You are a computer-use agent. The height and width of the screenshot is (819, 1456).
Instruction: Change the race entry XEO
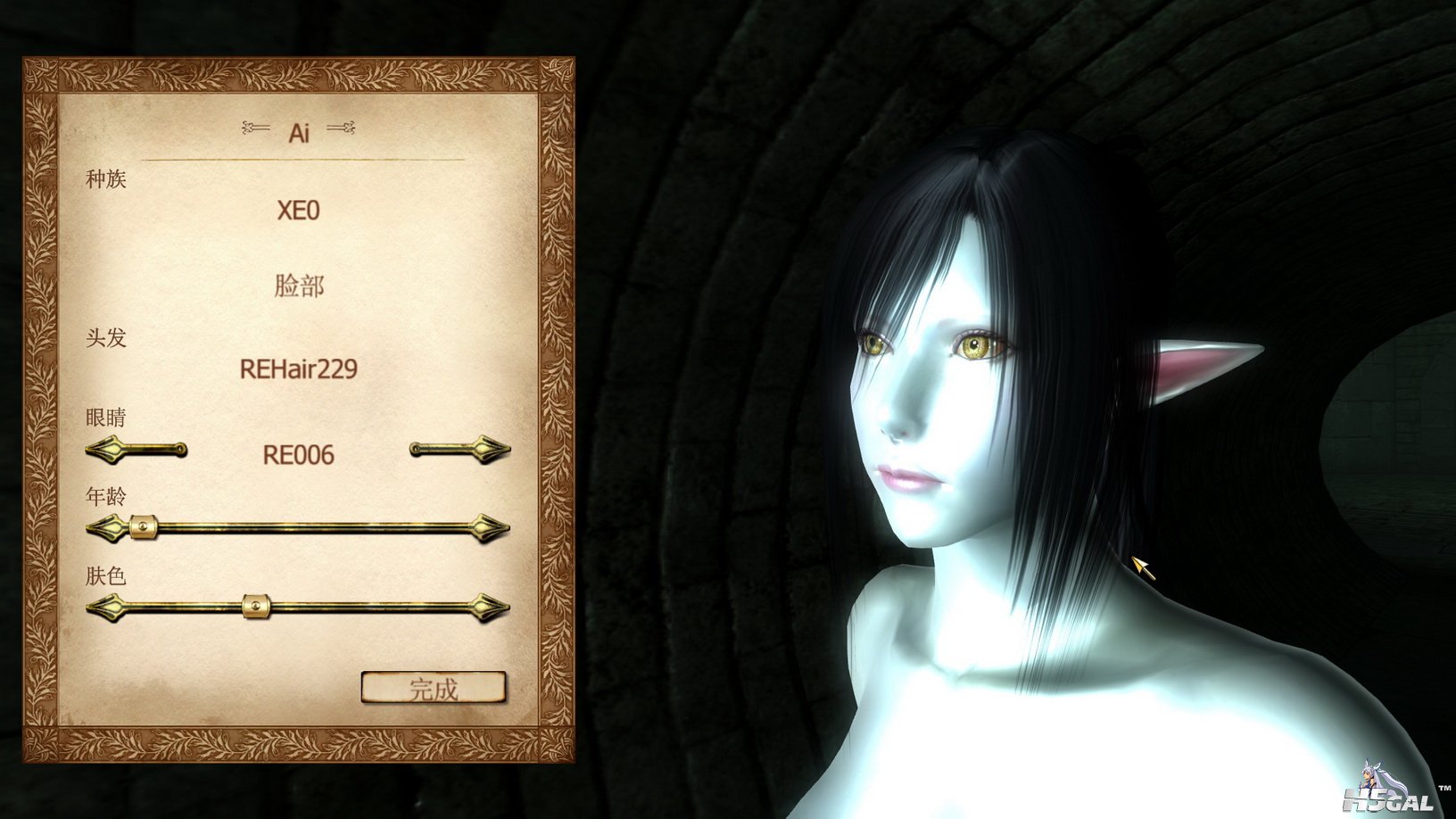[298, 211]
